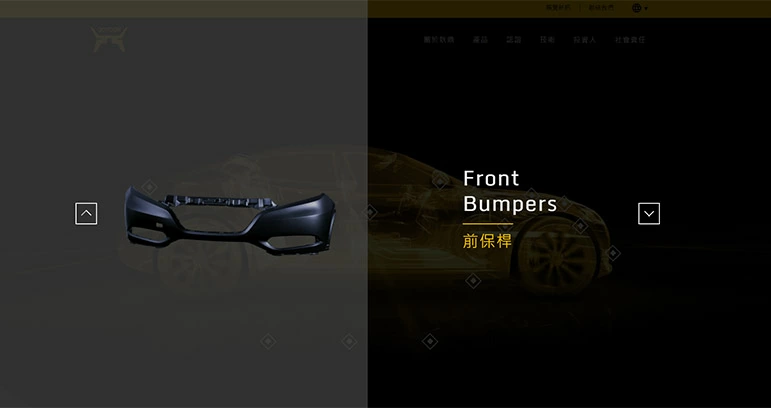The height and width of the screenshot is (408, 771).
Task: Open the 產品 navigation menu
Action: pyautogui.click(x=480, y=40)
